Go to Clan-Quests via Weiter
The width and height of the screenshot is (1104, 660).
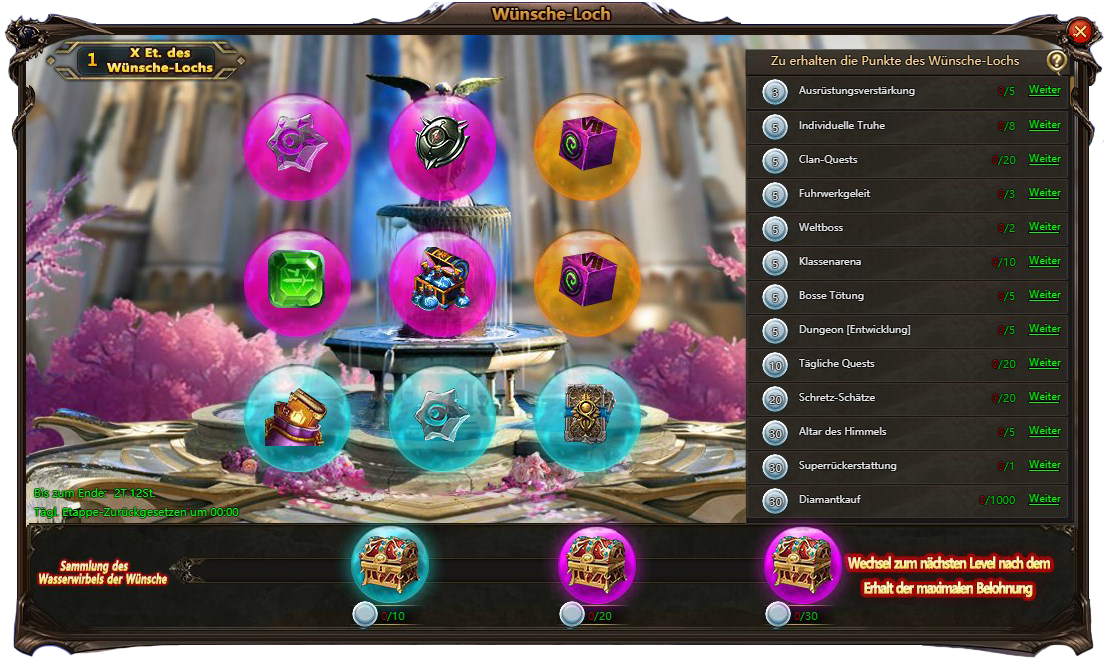coord(1044,159)
